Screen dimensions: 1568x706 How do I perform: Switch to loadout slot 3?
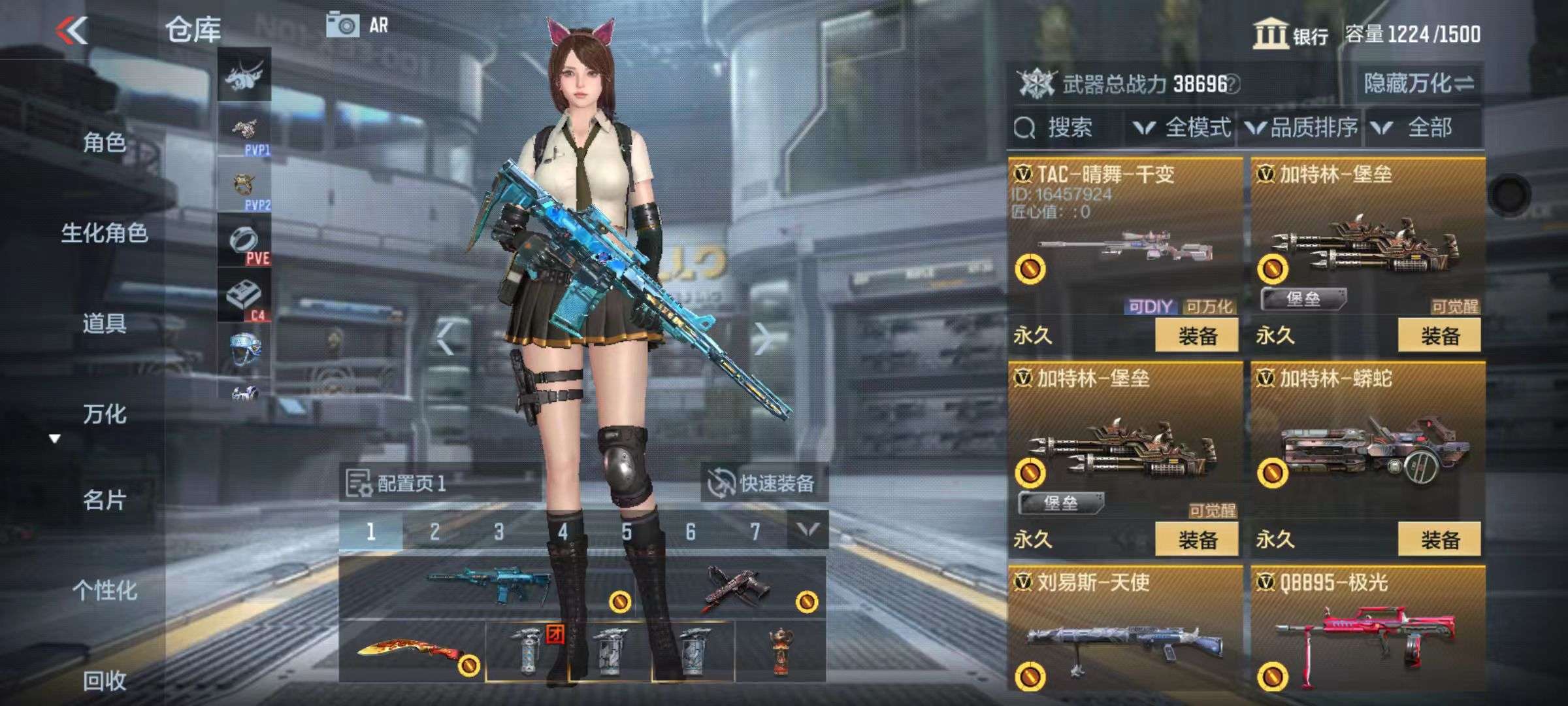click(x=498, y=531)
